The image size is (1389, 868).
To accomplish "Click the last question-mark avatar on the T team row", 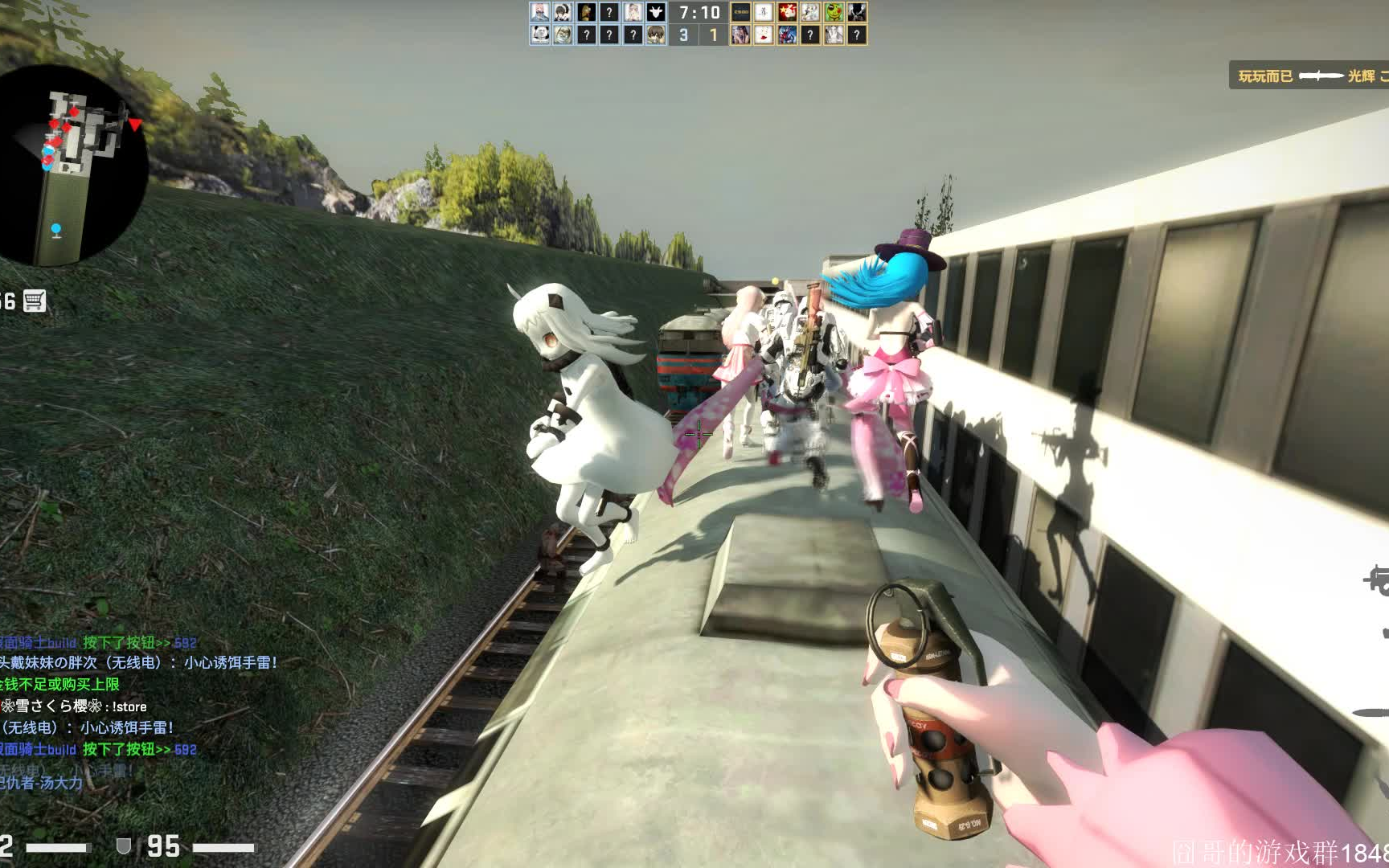I will coord(856,35).
